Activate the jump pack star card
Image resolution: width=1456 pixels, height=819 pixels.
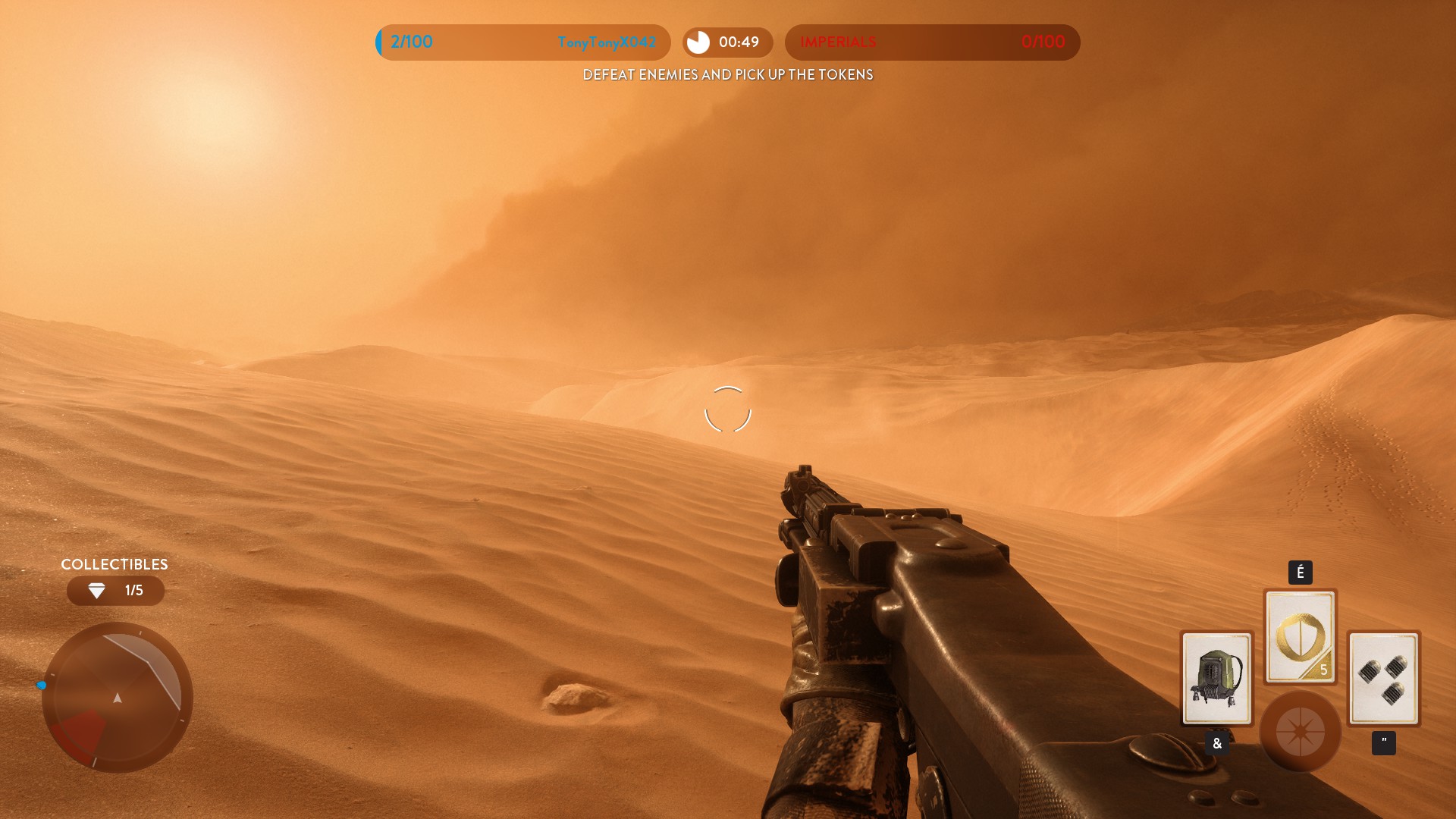(1216, 677)
